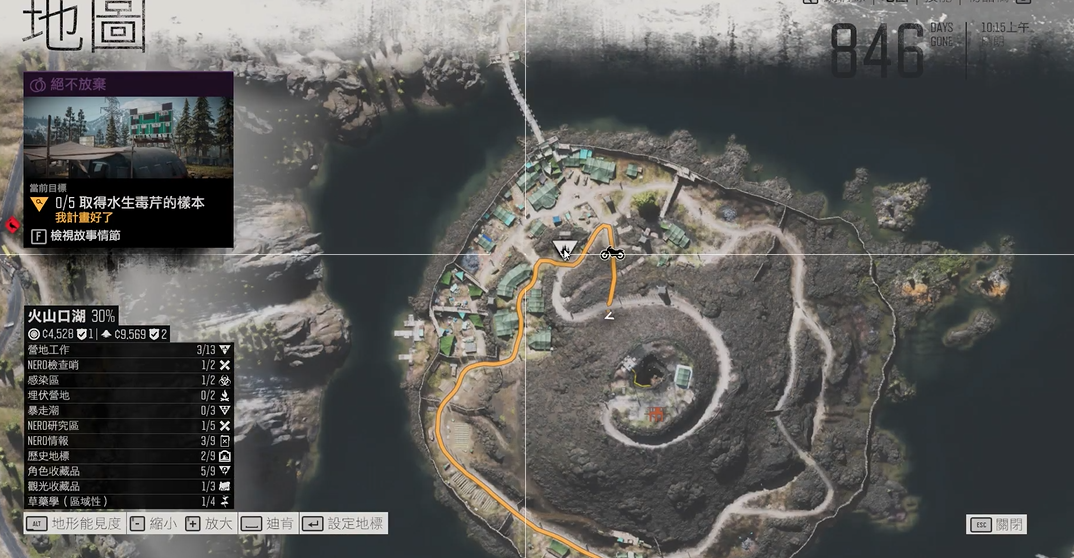Viewport: 1074px width, 558px height.
Task: Click the motorcycle marker on the map
Action: 612,255
